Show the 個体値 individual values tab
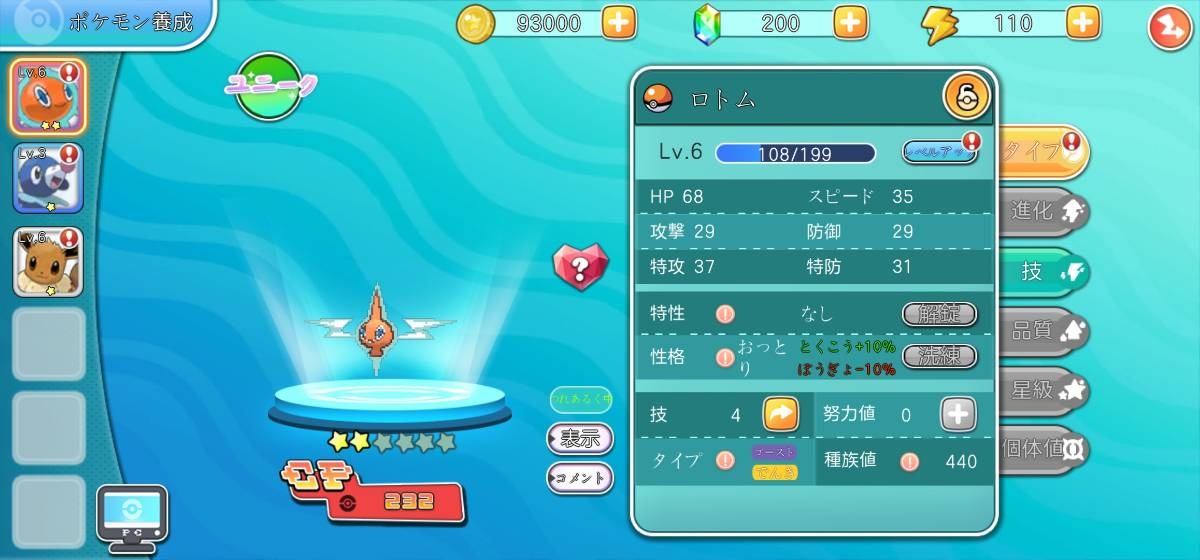 1045,450
